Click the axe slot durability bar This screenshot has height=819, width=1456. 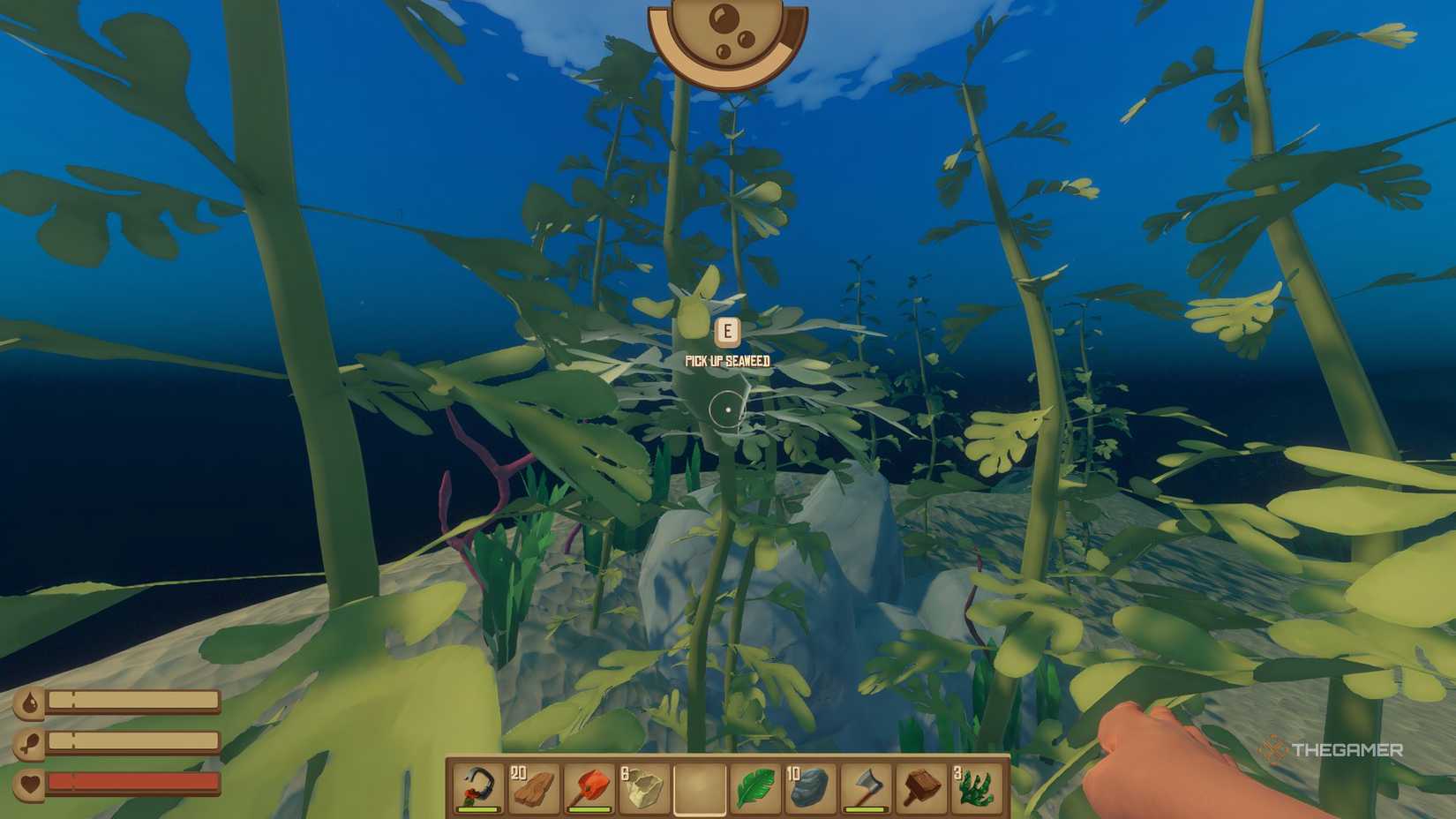pos(866,809)
